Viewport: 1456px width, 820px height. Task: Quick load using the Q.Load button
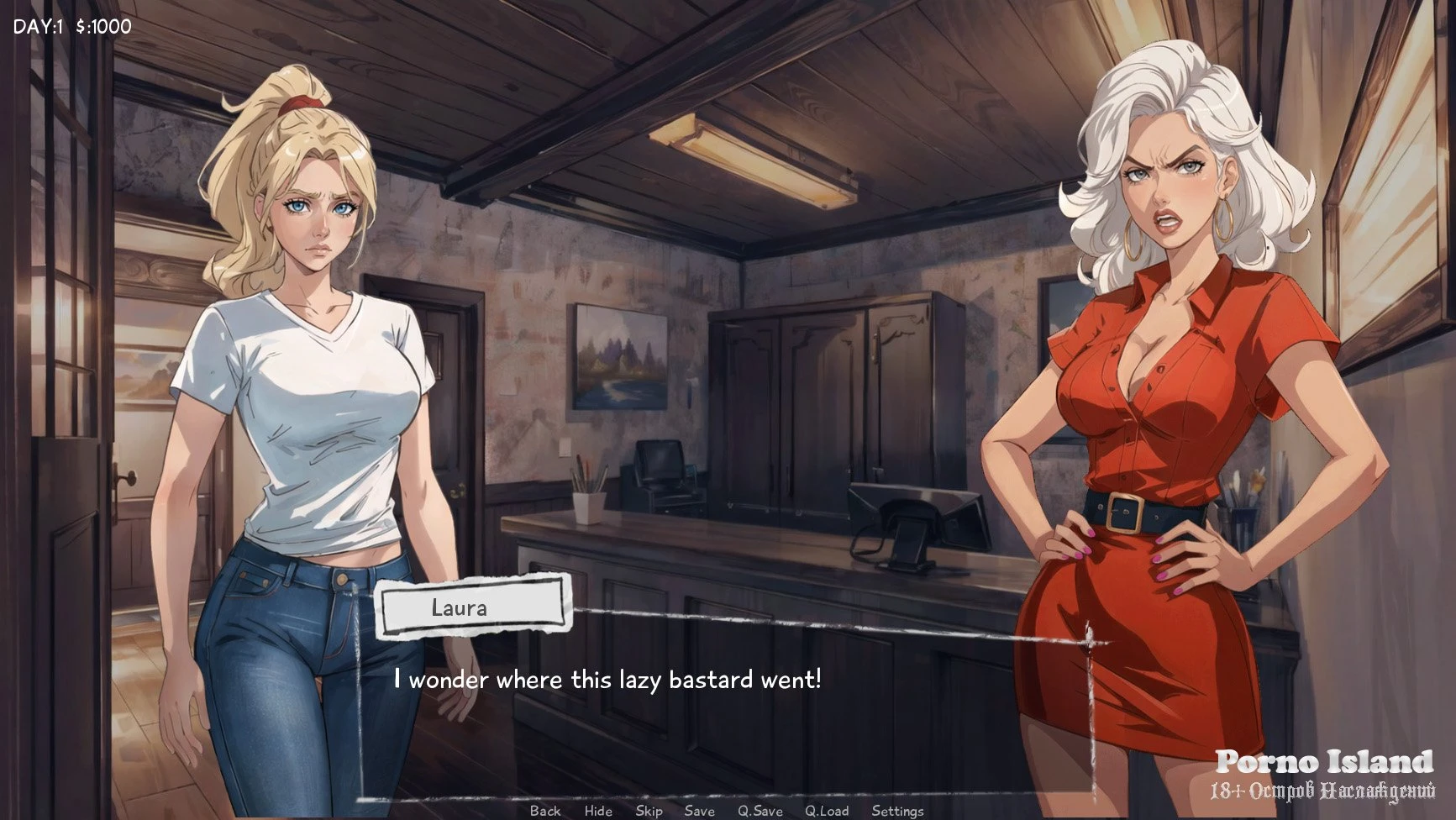tap(827, 811)
